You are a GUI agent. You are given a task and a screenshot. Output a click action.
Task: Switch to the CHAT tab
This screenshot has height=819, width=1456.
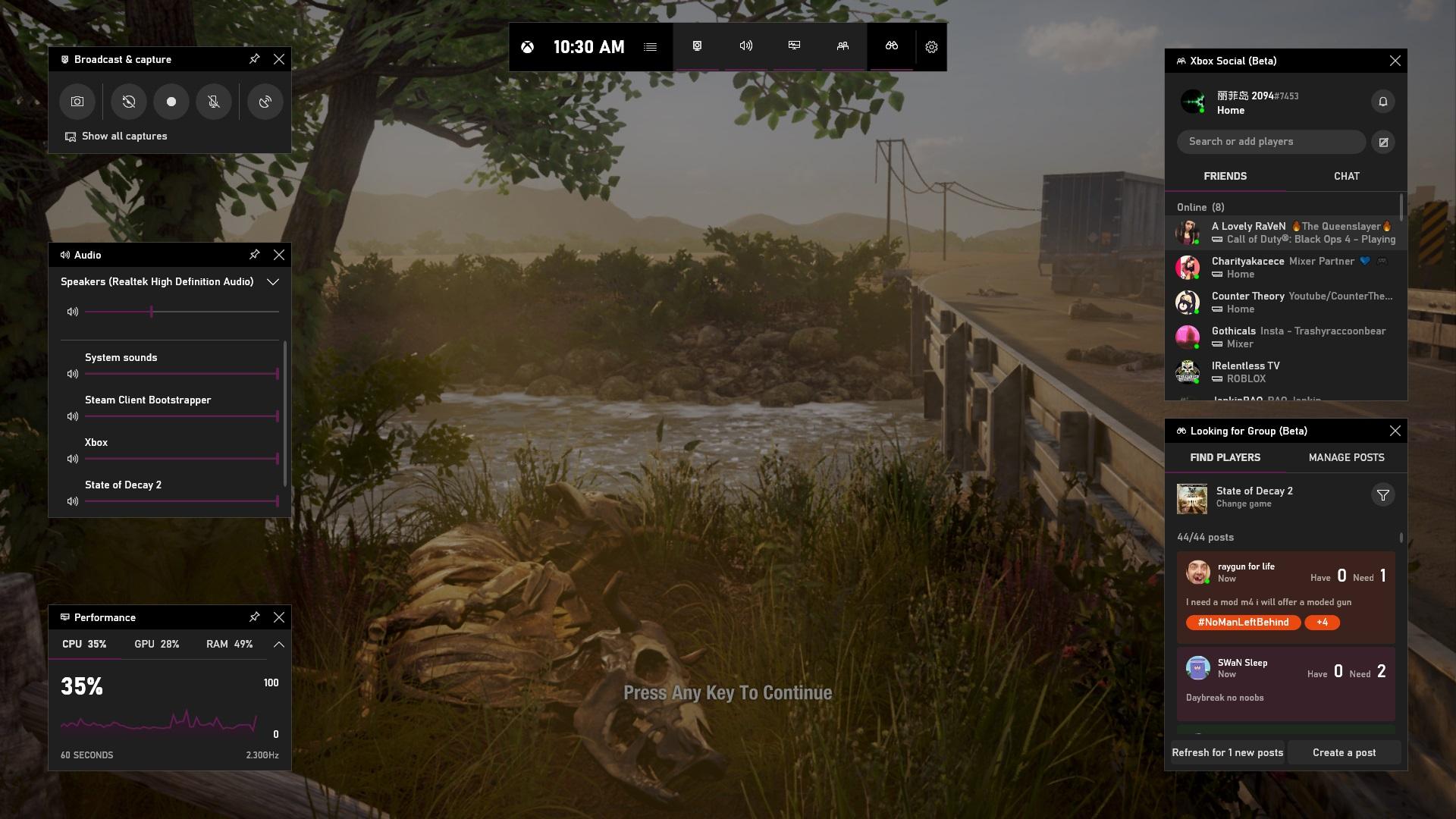1346,176
